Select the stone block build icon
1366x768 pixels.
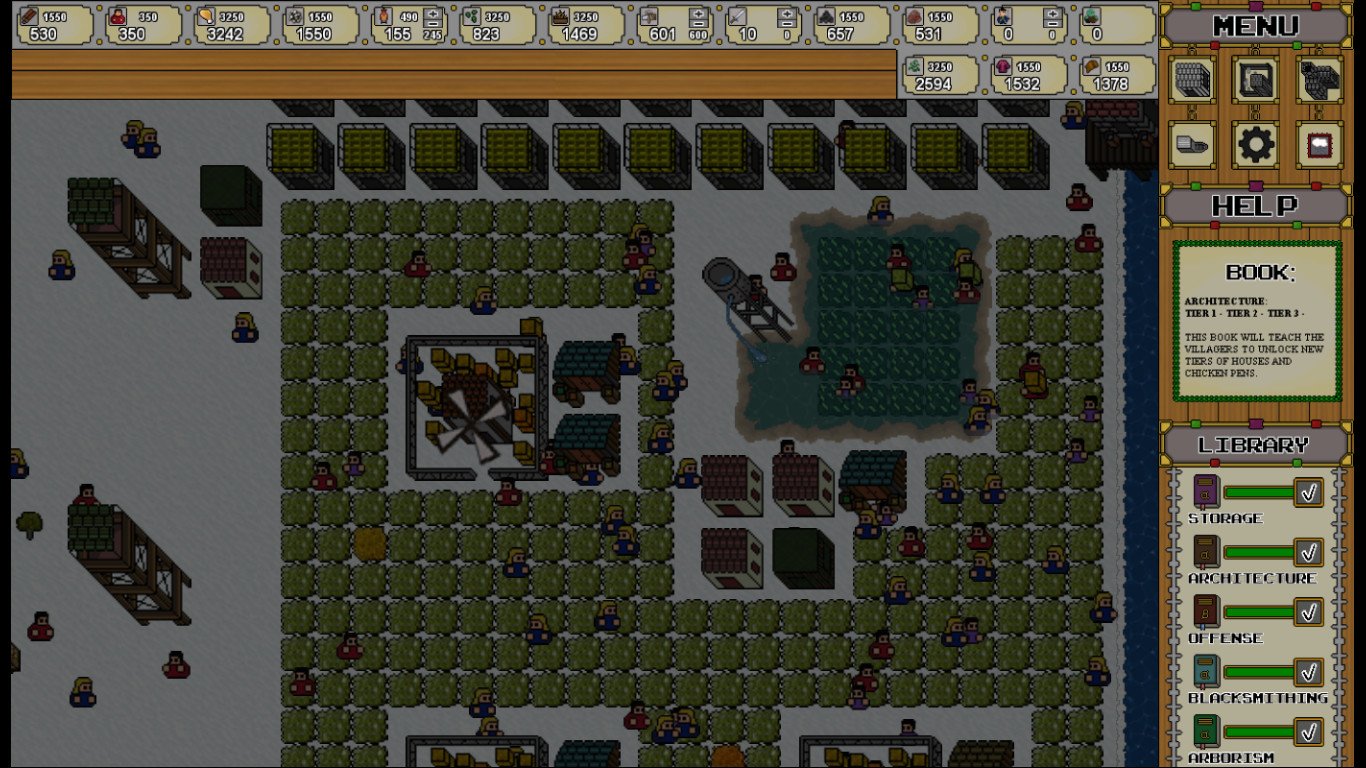pyautogui.click(x=1192, y=80)
